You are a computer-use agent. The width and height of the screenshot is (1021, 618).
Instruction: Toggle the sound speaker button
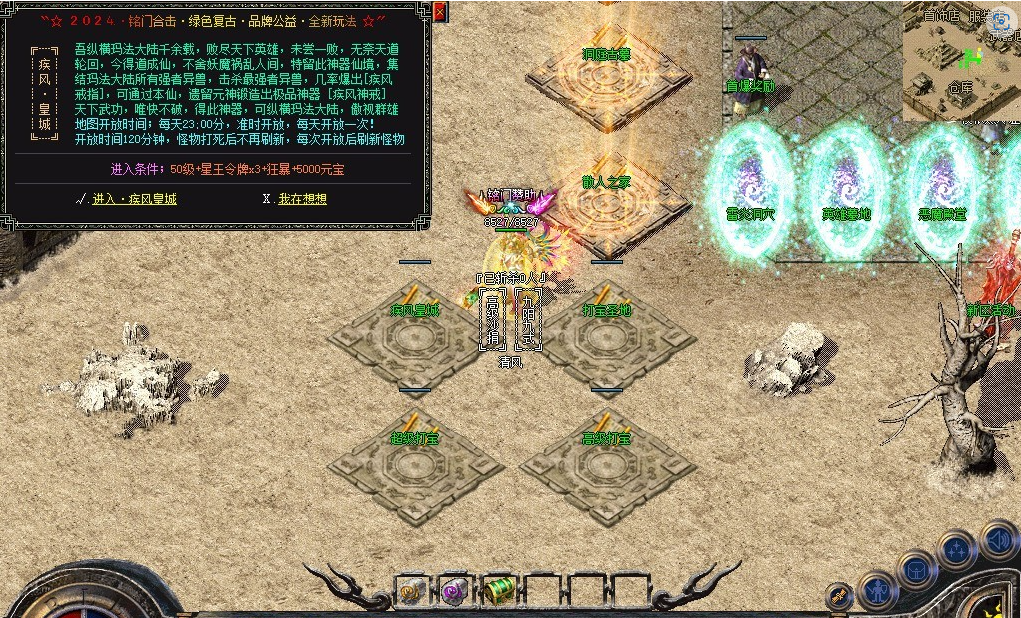tap(998, 540)
